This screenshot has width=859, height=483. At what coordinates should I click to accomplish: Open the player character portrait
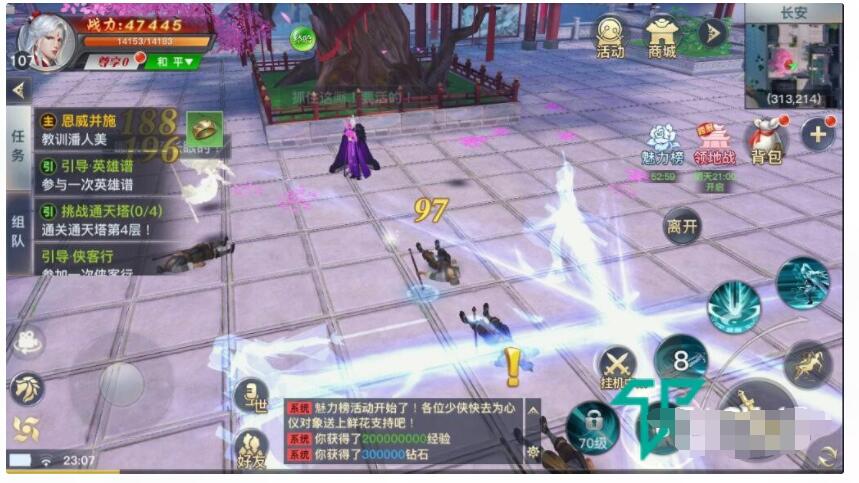[x=46, y=42]
